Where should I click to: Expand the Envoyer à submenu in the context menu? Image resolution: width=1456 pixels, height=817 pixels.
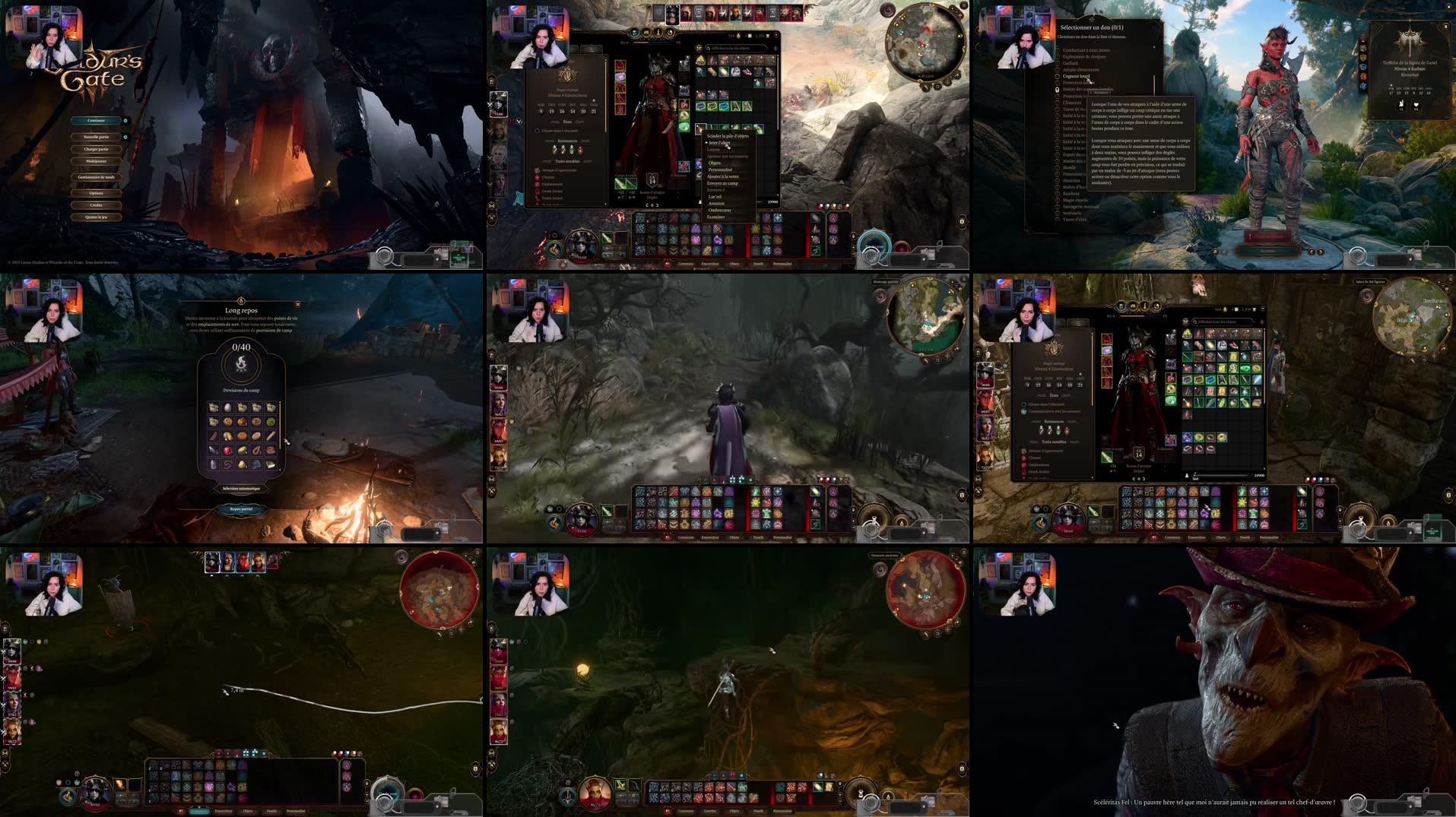point(717,190)
